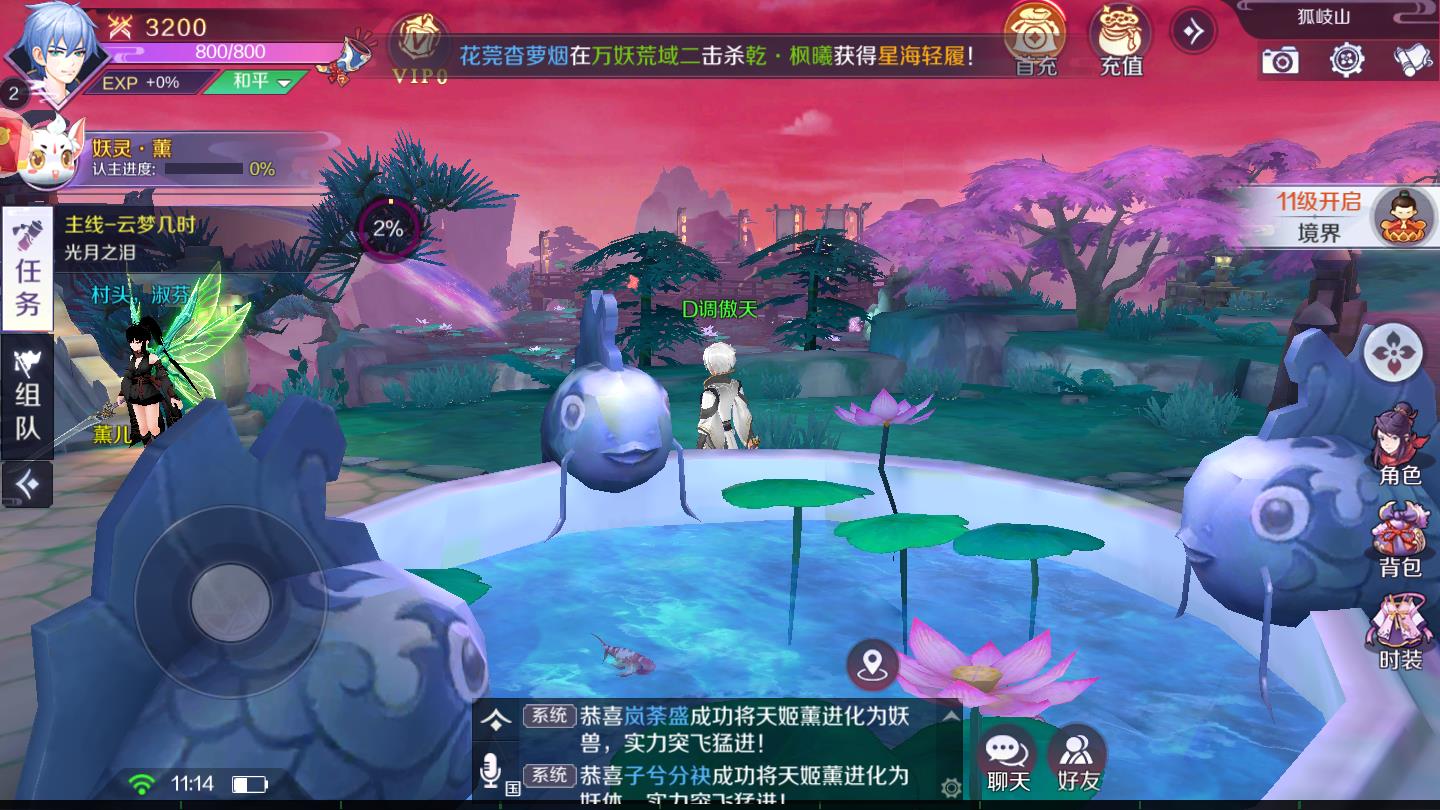The height and width of the screenshot is (810, 1440).
Task: Open the 背包 backpack inventory
Action: (x=1399, y=540)
